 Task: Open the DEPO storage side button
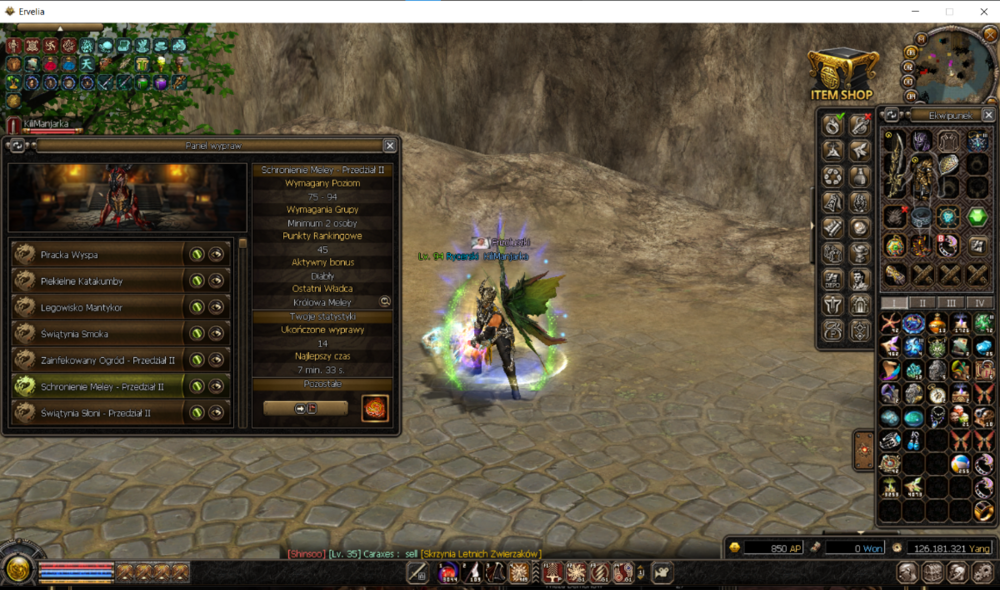pos(832,279)
